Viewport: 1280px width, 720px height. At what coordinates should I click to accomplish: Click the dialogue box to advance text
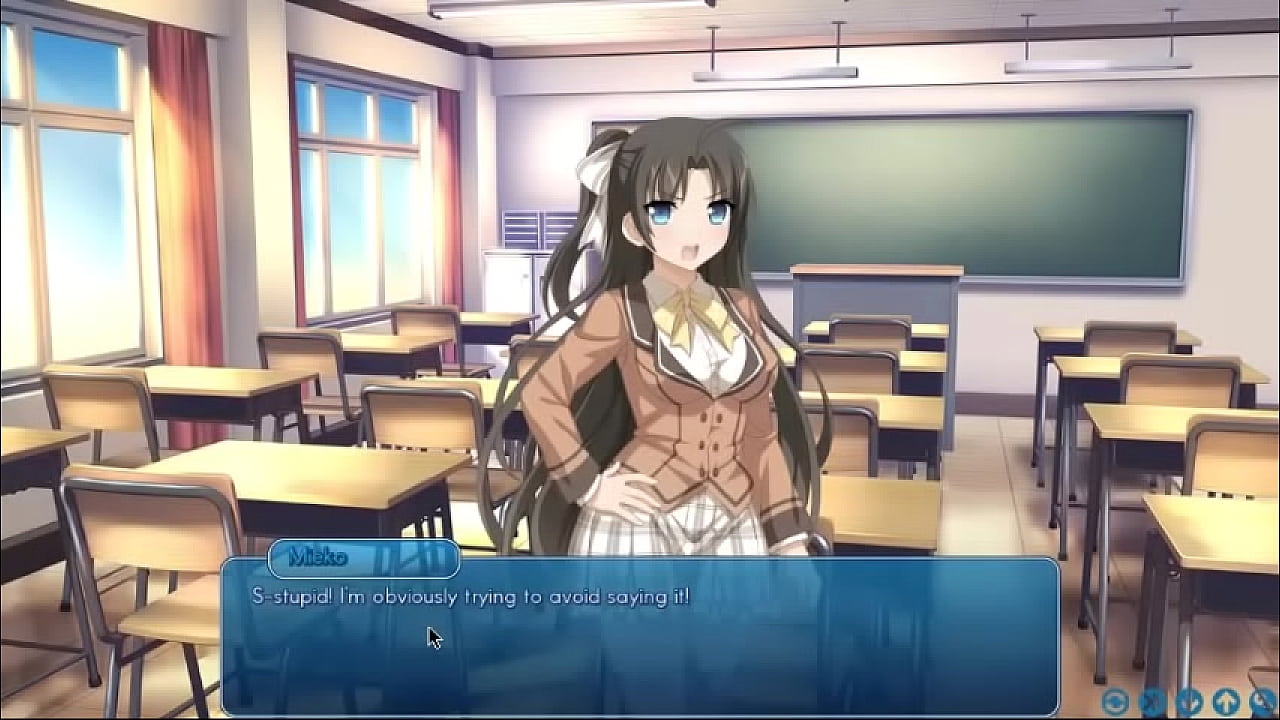pyautogui.click(x=640, y=630)
